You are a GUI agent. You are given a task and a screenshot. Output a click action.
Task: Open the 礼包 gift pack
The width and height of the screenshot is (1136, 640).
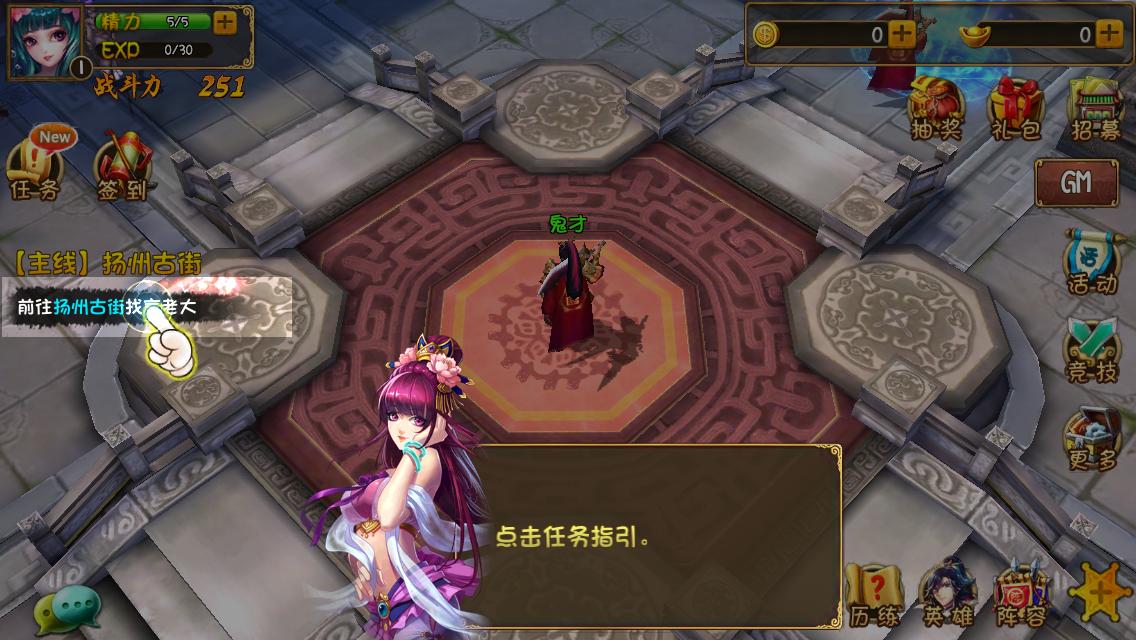tap(1015, 108)
